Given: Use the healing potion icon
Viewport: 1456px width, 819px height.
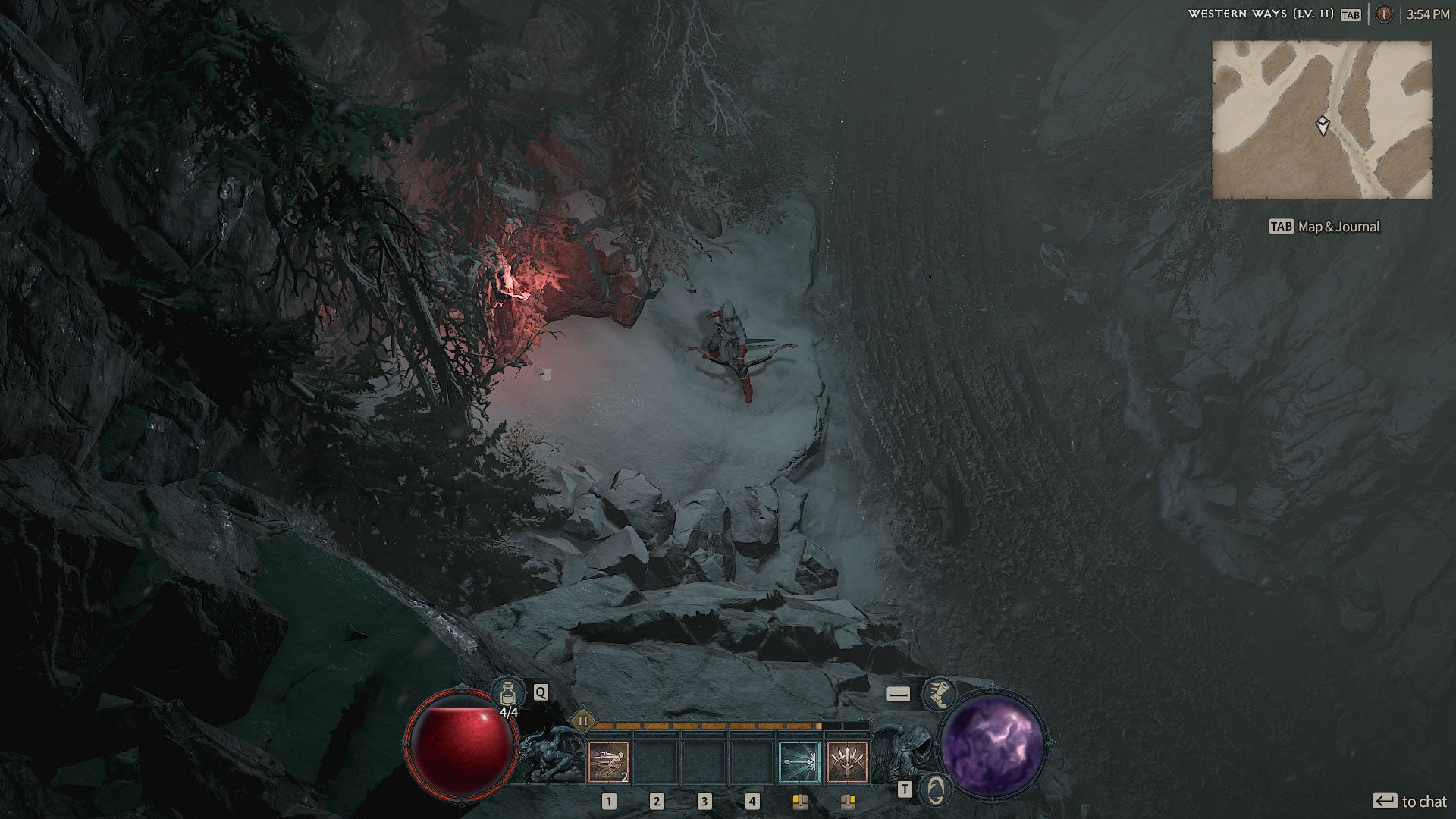Looking at the screenshot, I should point(507,692).
